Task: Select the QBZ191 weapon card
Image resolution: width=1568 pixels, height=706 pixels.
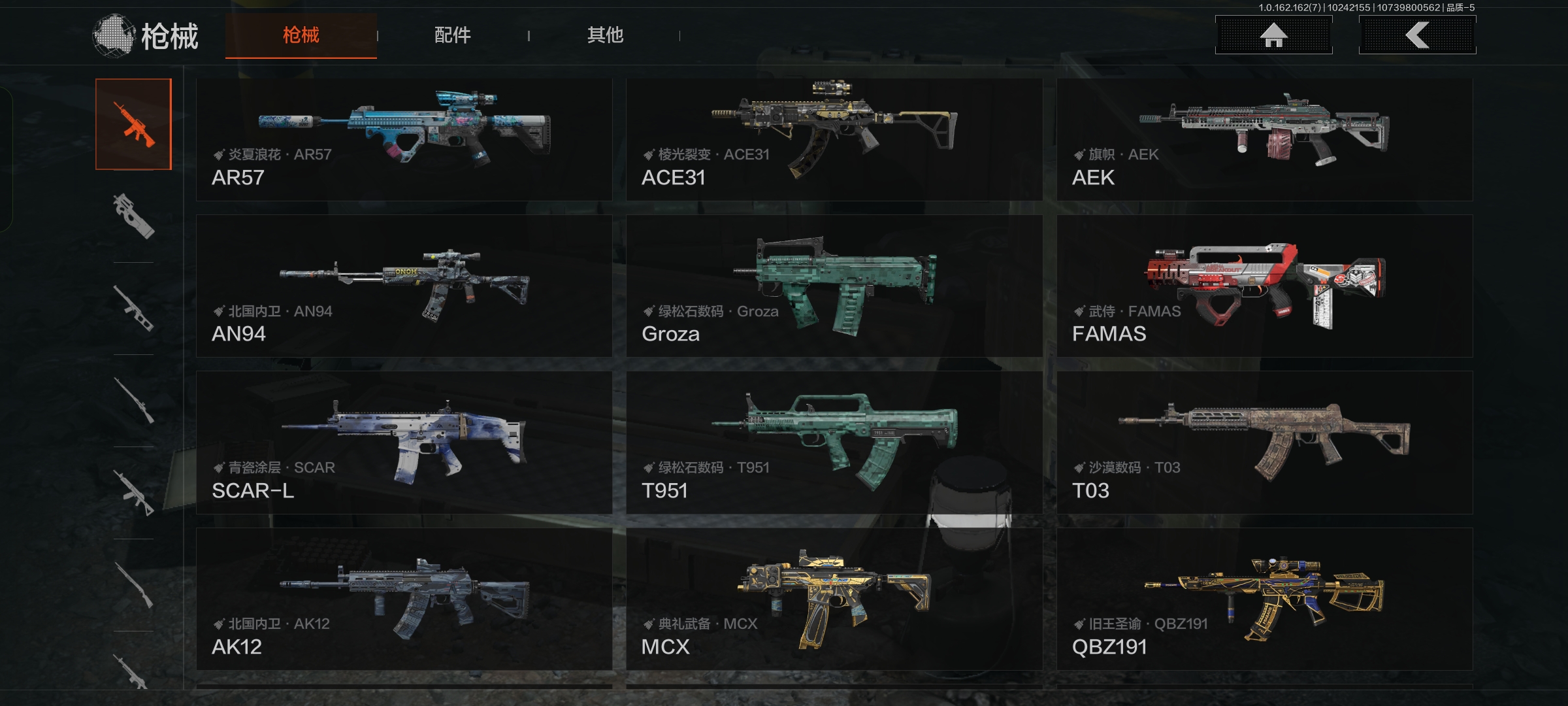Action: [1264, 599]
